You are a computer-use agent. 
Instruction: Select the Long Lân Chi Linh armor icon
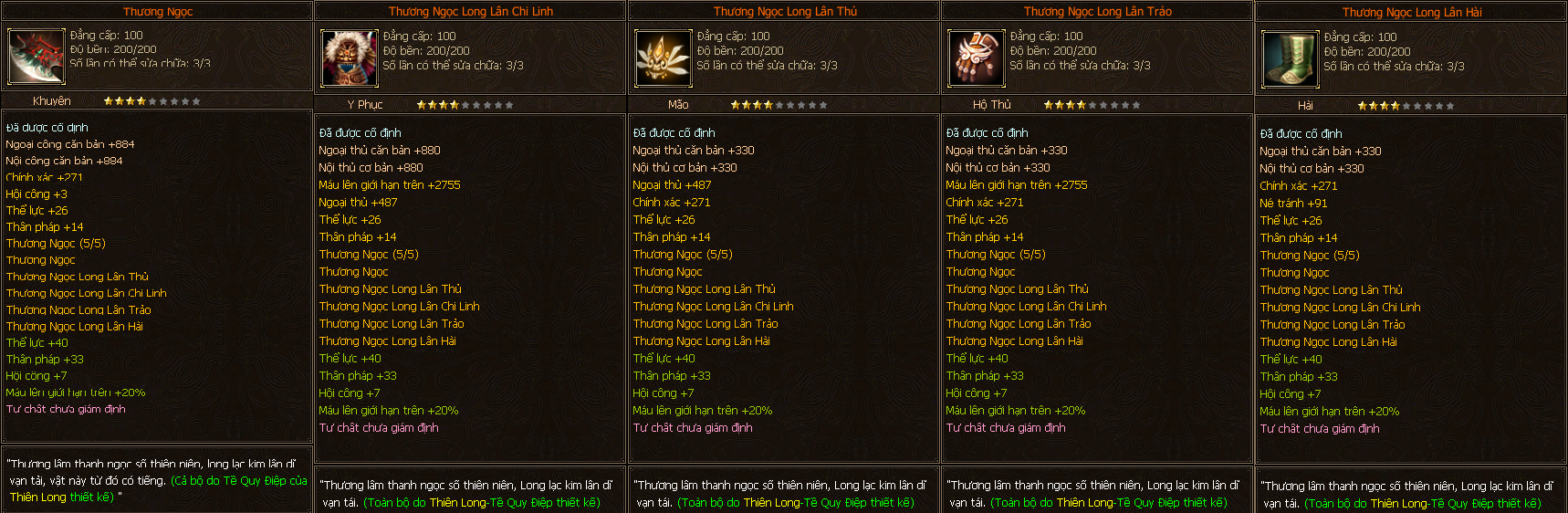pos(350,58)
